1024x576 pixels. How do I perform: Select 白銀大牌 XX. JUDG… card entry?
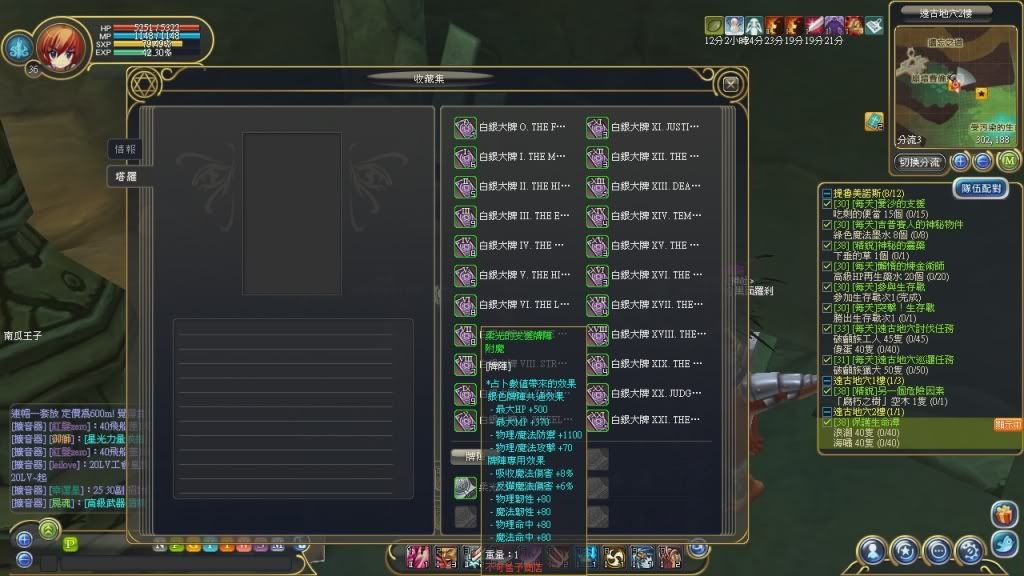coord(644,393)
